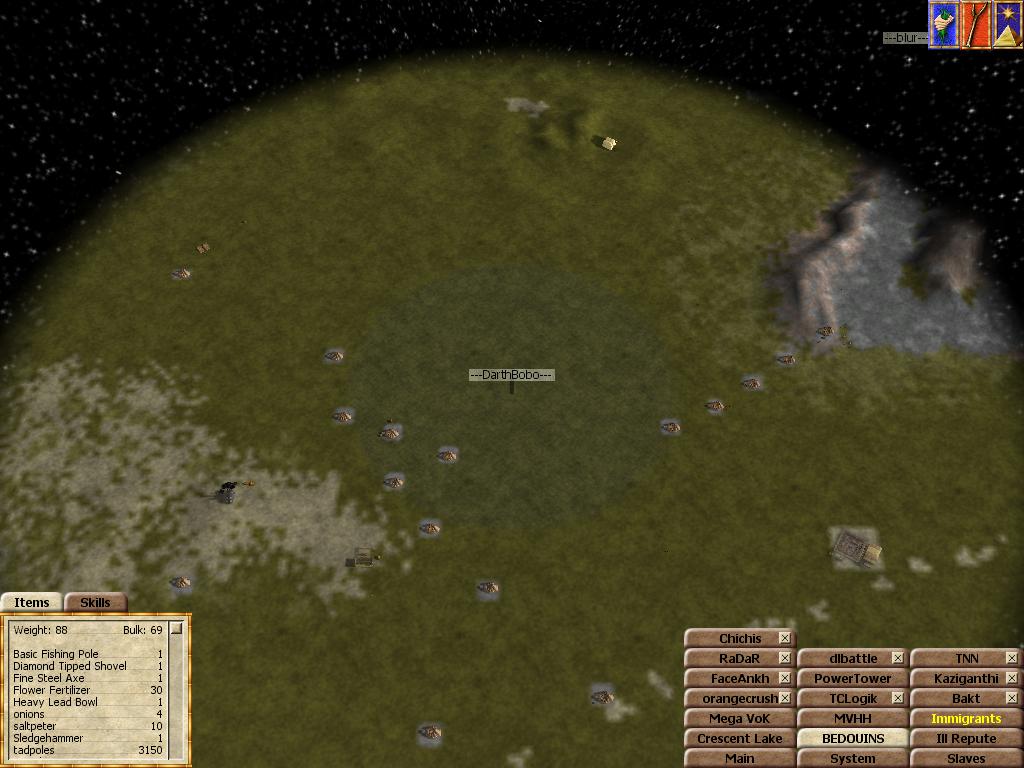Open the Slaves channel tab

[x=966, y=759]
